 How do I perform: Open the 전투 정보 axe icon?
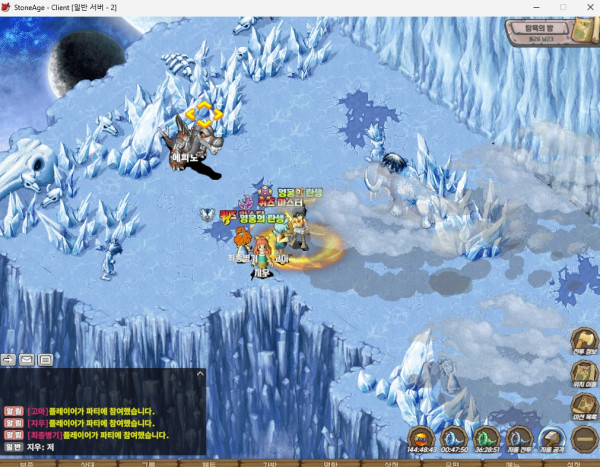[584, 342]
